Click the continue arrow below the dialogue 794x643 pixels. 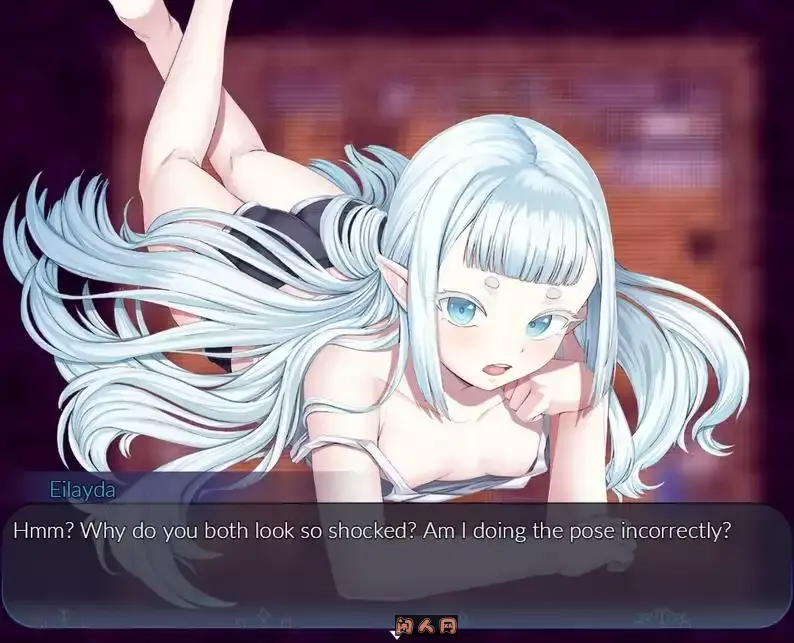(394, 632)
